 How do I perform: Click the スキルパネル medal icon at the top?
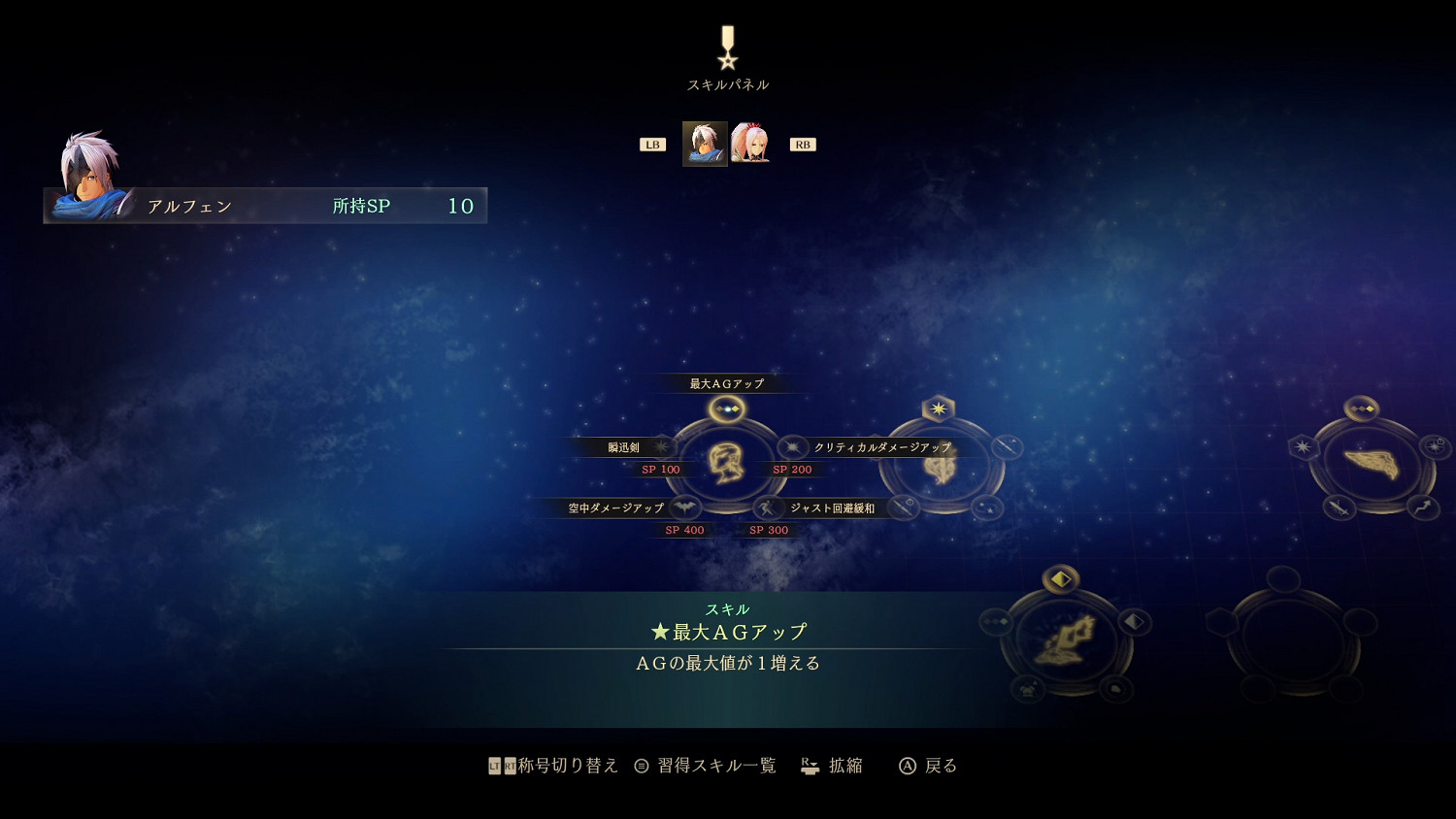click(x=726, y=47)
